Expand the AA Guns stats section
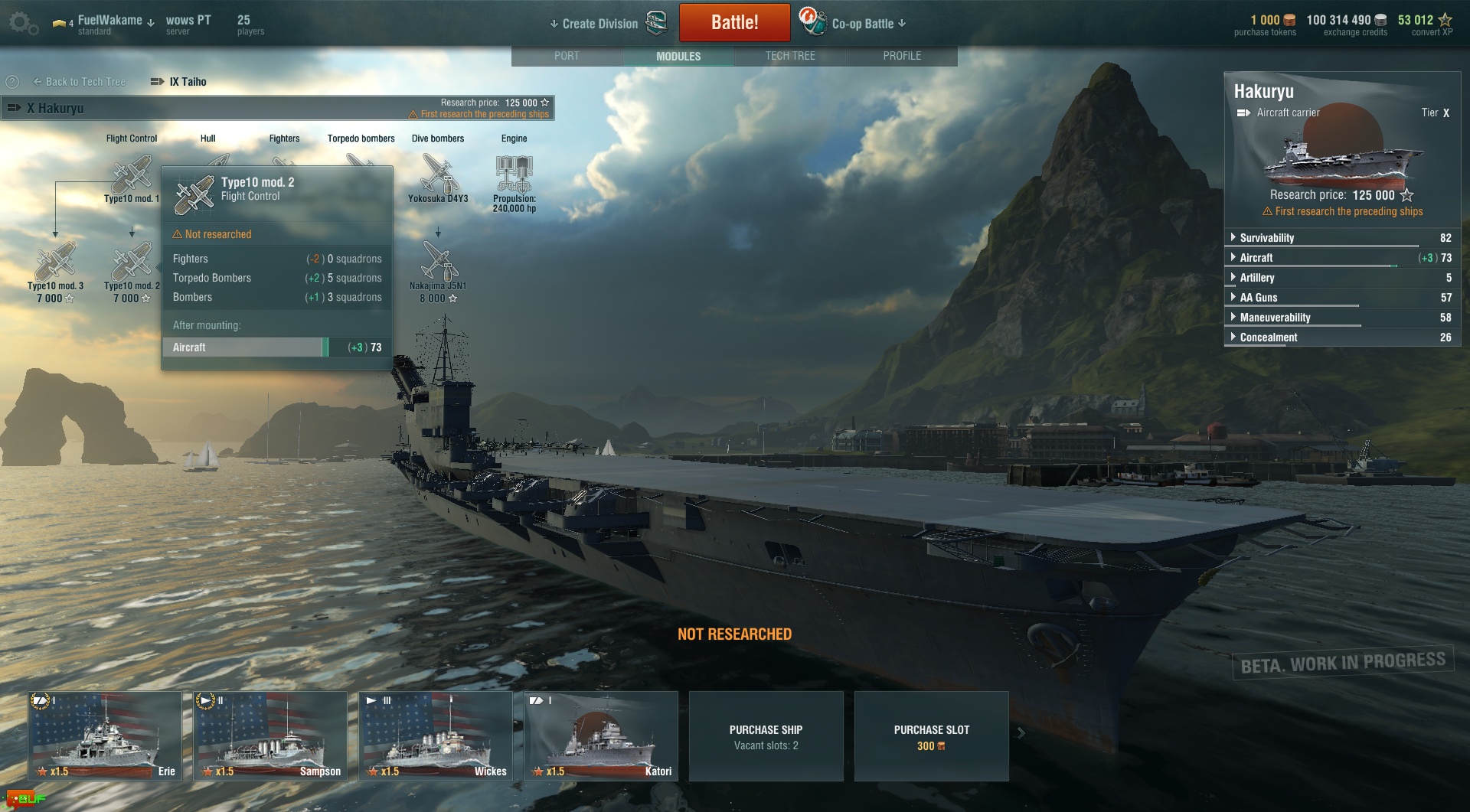Viewport: 1470px width, 812px height. (1258, 298)
